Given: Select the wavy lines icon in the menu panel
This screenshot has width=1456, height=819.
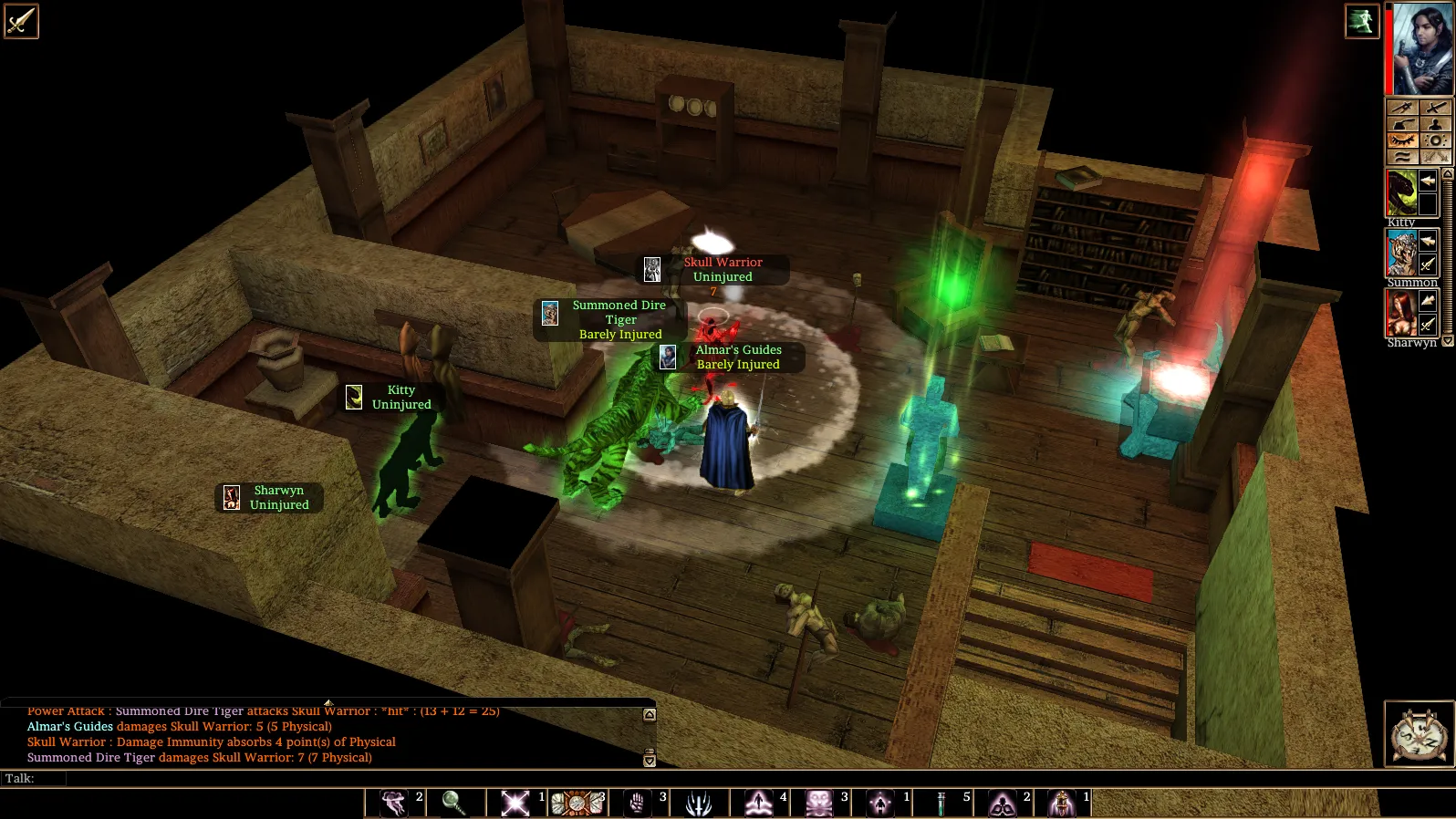Looking at the screenshot, I should [x=1402, y=157].
